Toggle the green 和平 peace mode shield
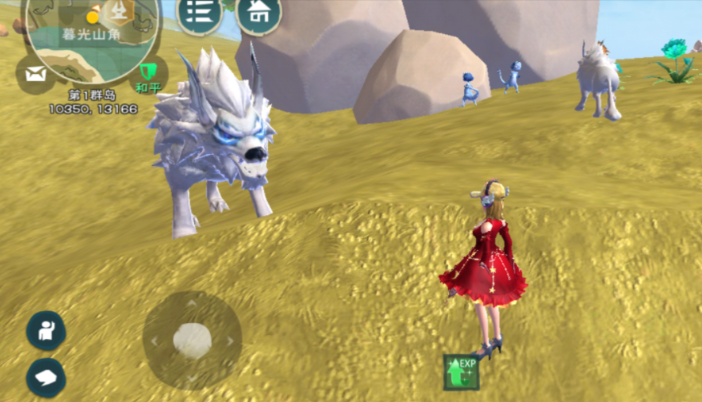Screen dimensions: 702x402 click(148, 72)
